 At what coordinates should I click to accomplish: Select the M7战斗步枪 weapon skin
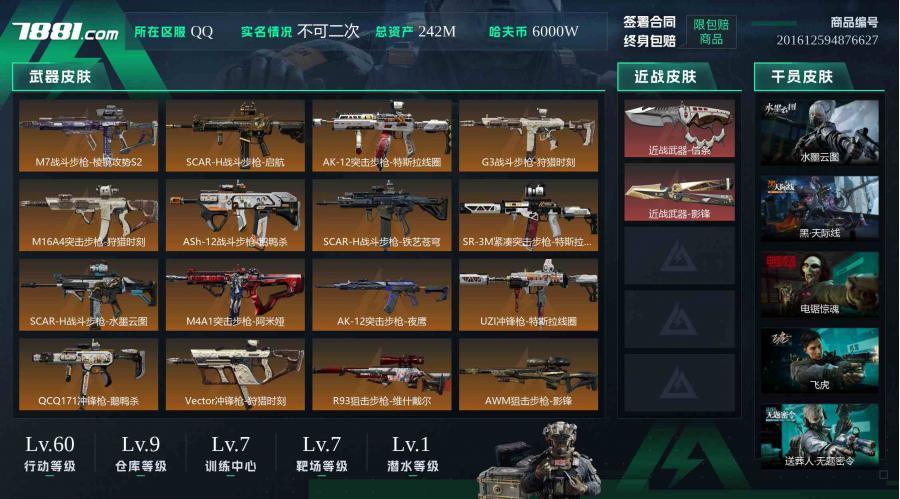pyautogui.click(x=88, y=134)
